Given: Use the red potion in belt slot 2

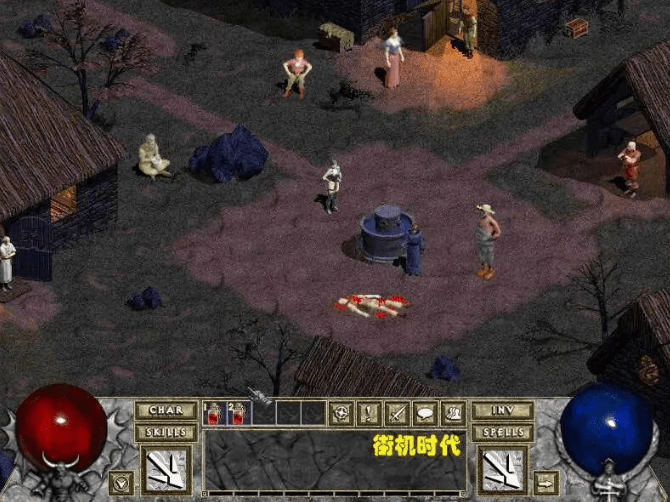Looking at the screenshot, I should point(239,413).
